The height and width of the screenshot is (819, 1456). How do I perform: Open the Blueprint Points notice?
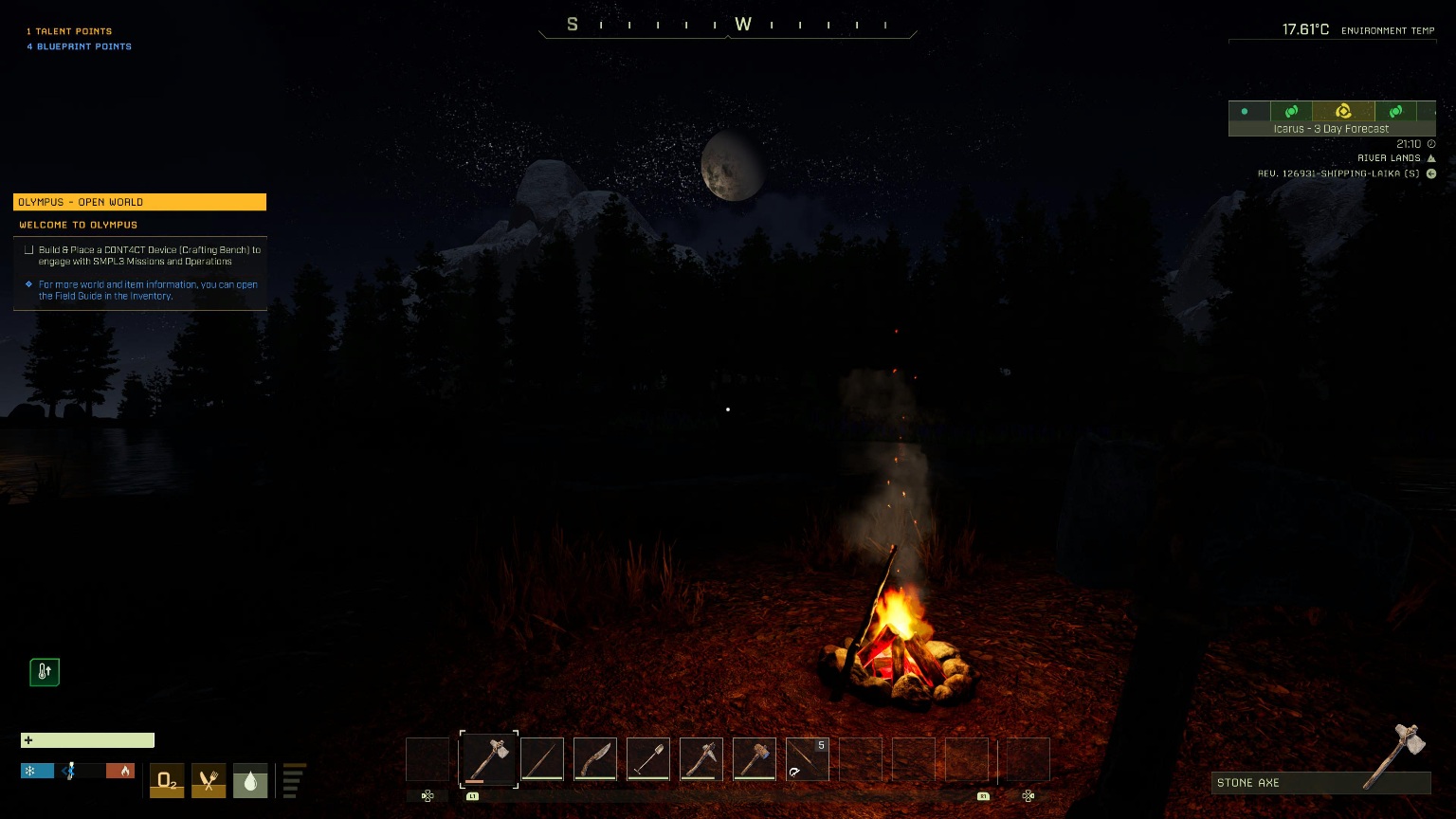80,46
